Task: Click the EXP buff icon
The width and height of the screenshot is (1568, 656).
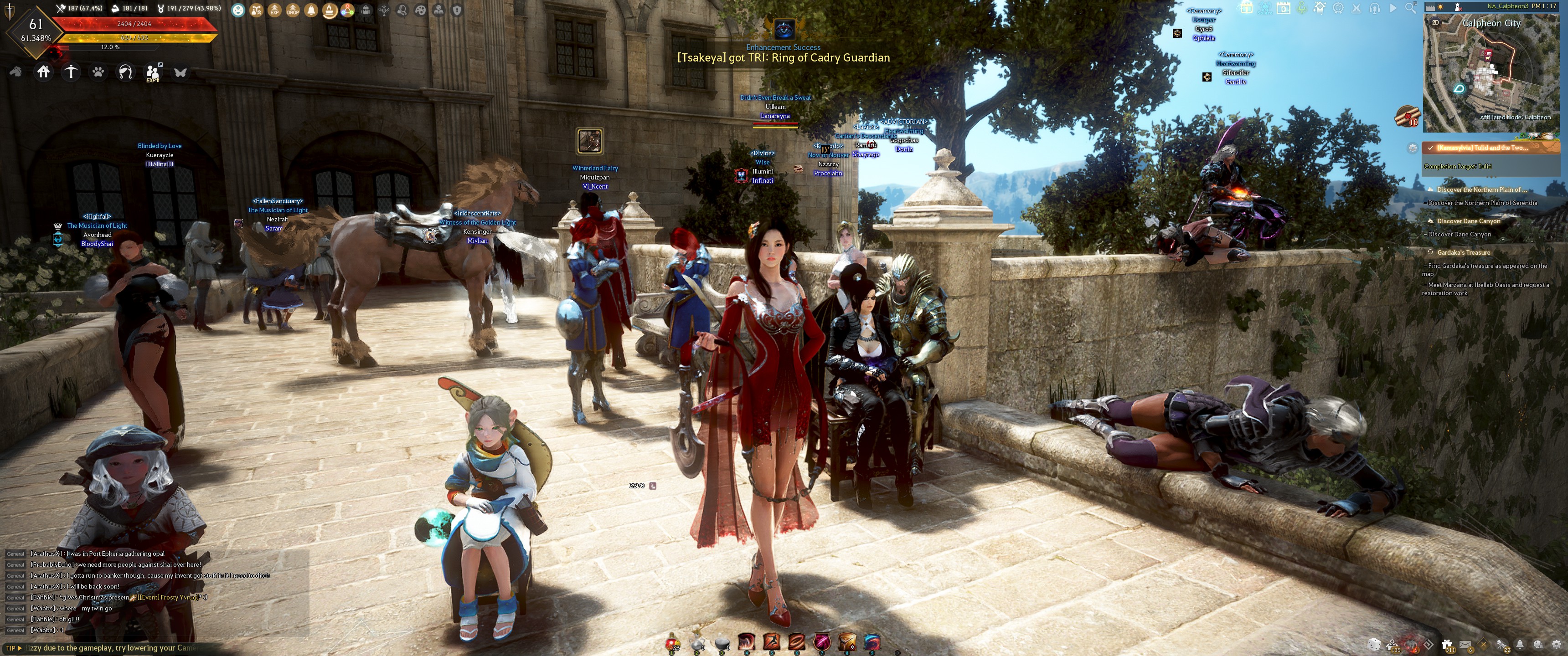Action: [x=274, y=10]
